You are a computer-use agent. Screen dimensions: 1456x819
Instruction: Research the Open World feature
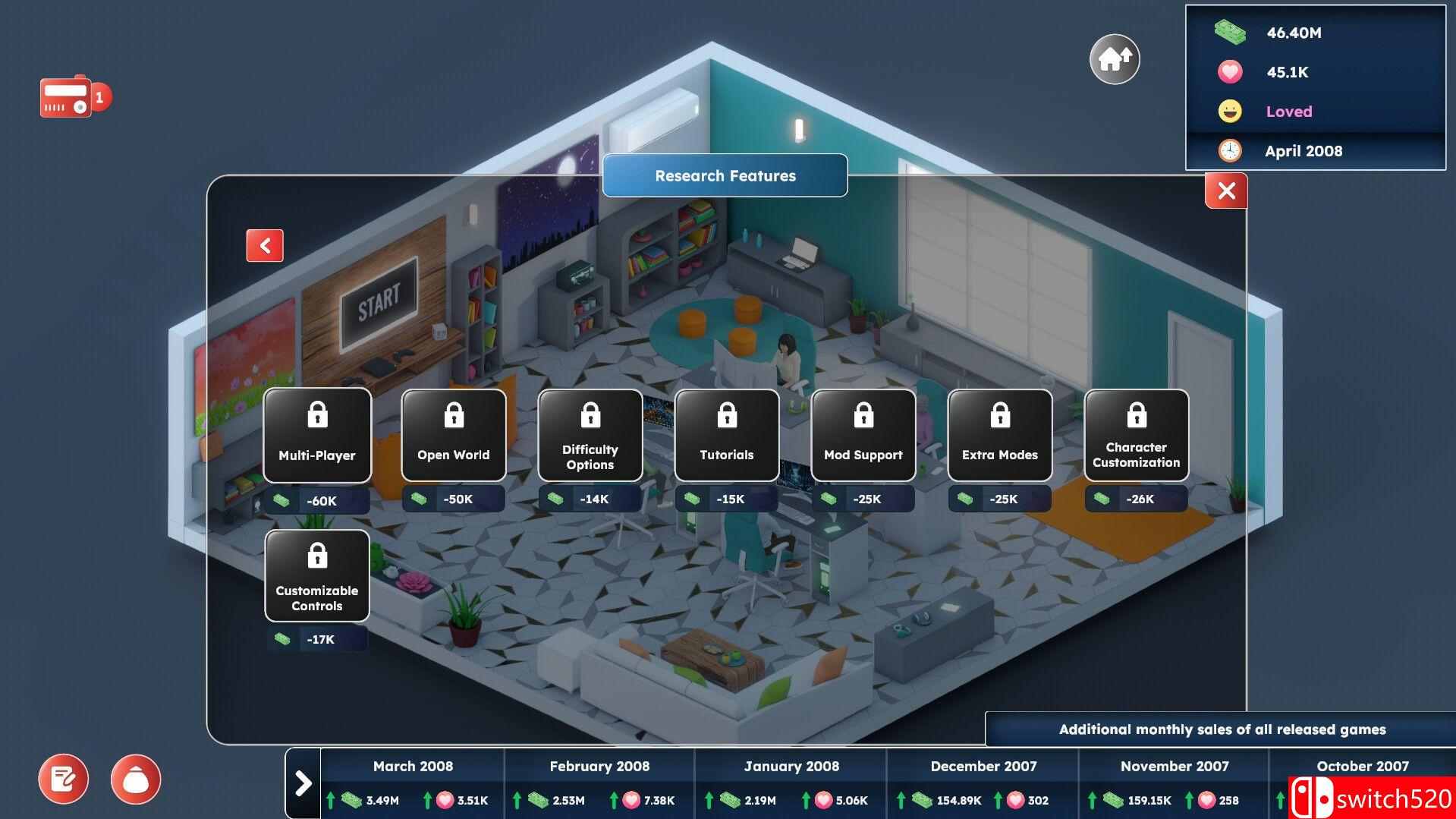(x=453, y=435)
